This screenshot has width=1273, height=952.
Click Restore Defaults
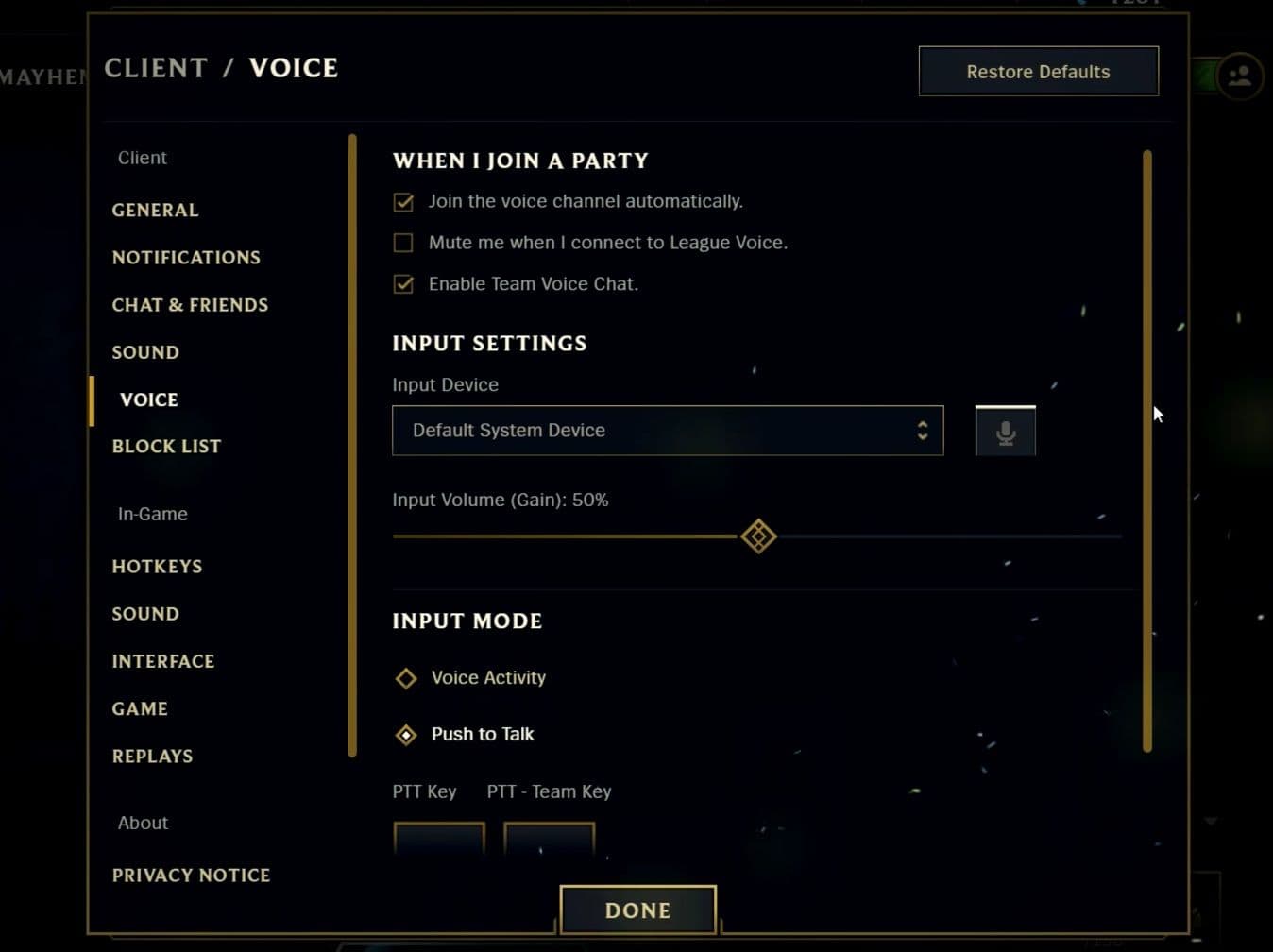[x=1038, y=71]
